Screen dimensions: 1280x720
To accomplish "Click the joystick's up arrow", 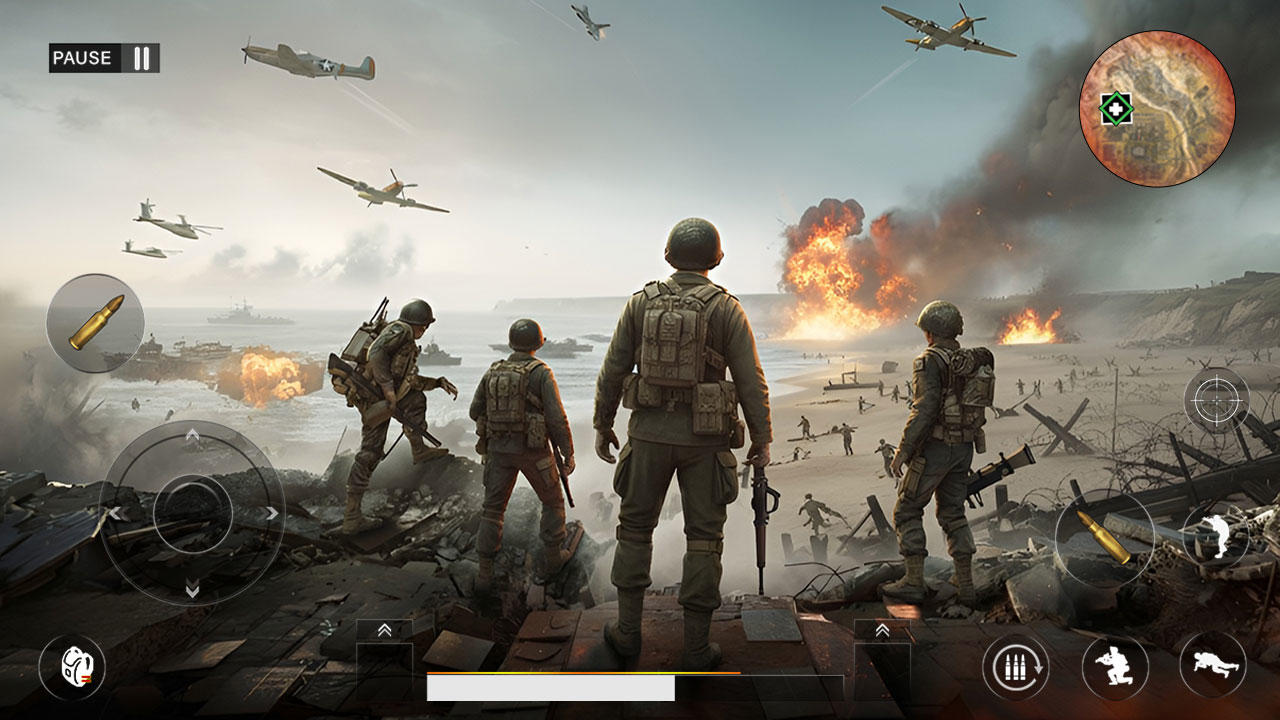I will coord(192,434).
